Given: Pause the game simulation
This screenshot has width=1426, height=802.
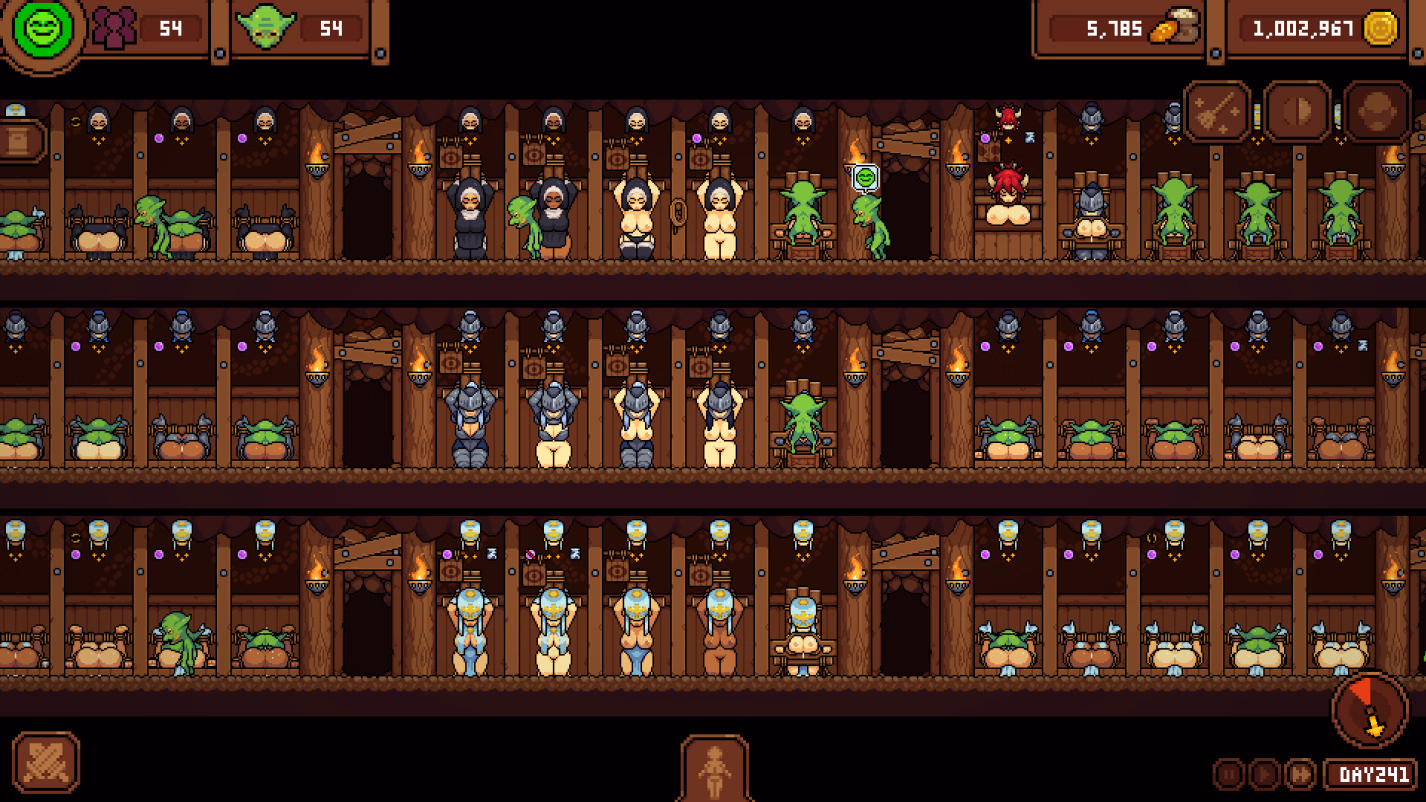Looking at the screenshot, I should [1228, 772].
